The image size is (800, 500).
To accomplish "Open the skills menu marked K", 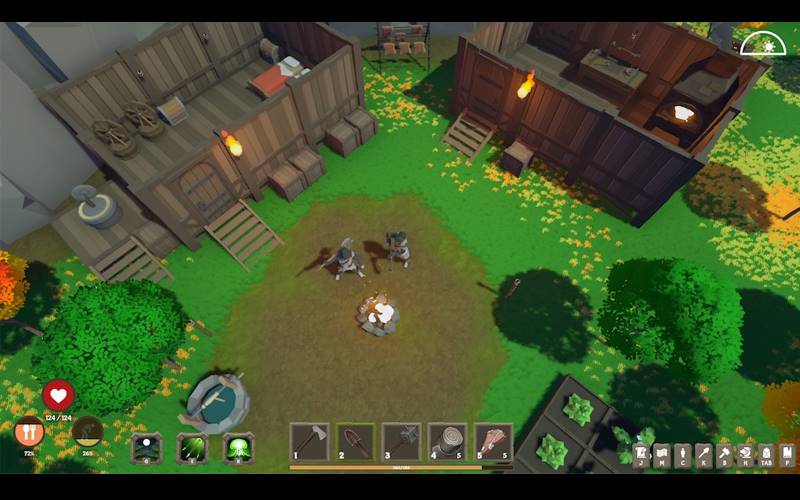I will (703, 456).
